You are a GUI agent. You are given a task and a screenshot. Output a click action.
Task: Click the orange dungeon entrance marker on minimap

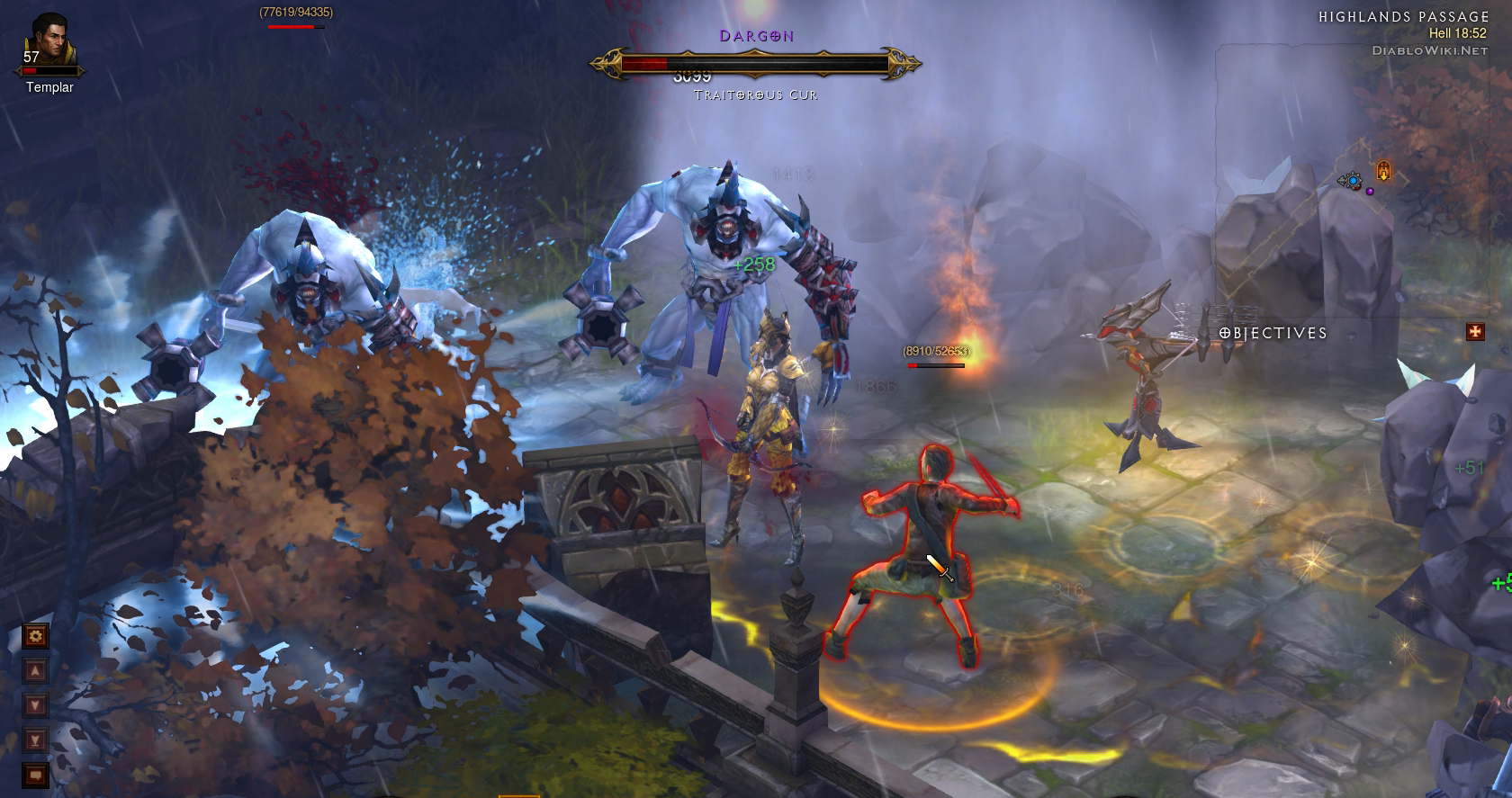1383,170
